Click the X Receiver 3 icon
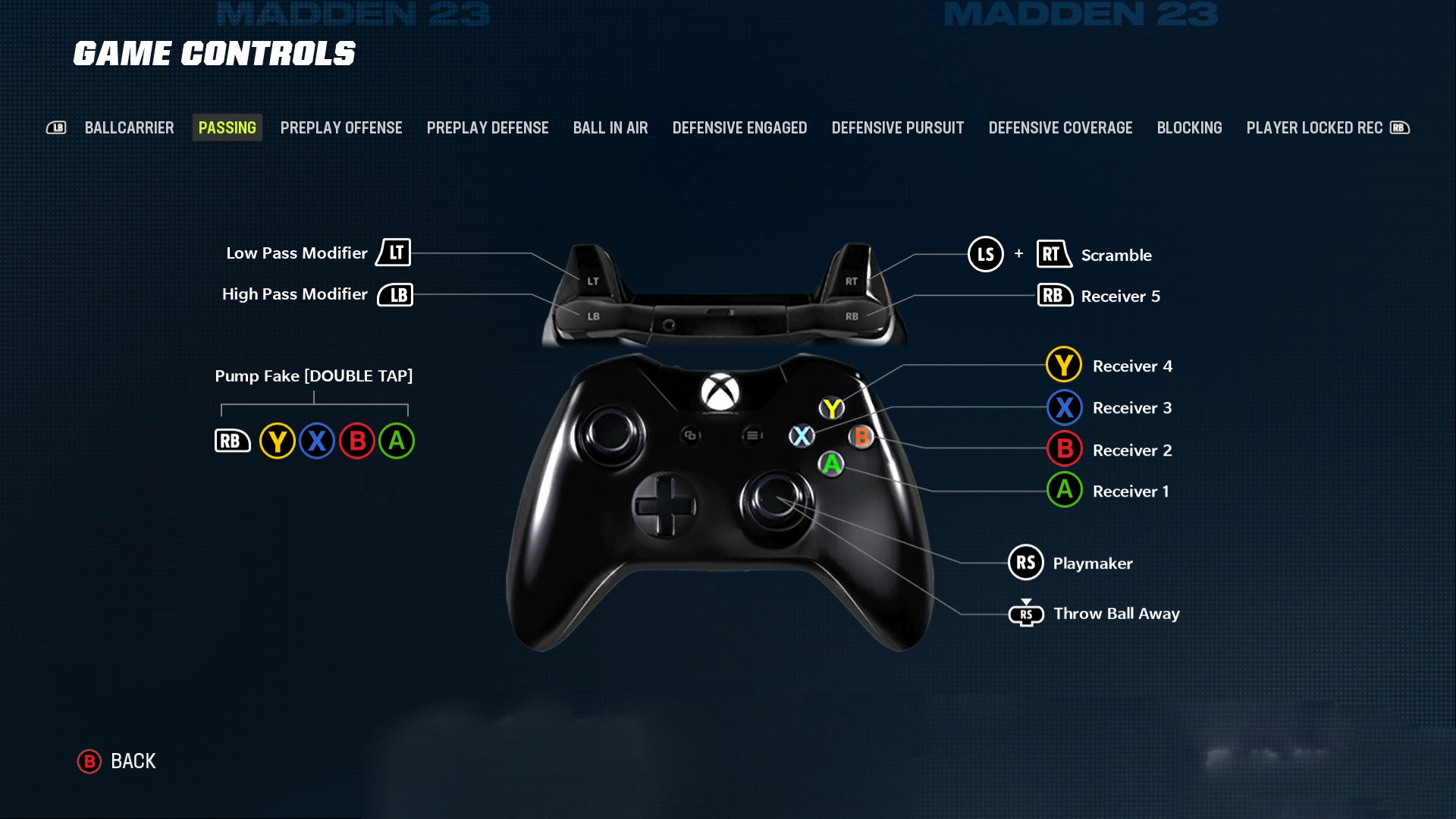1456x819 pixels. (1064, 407)
